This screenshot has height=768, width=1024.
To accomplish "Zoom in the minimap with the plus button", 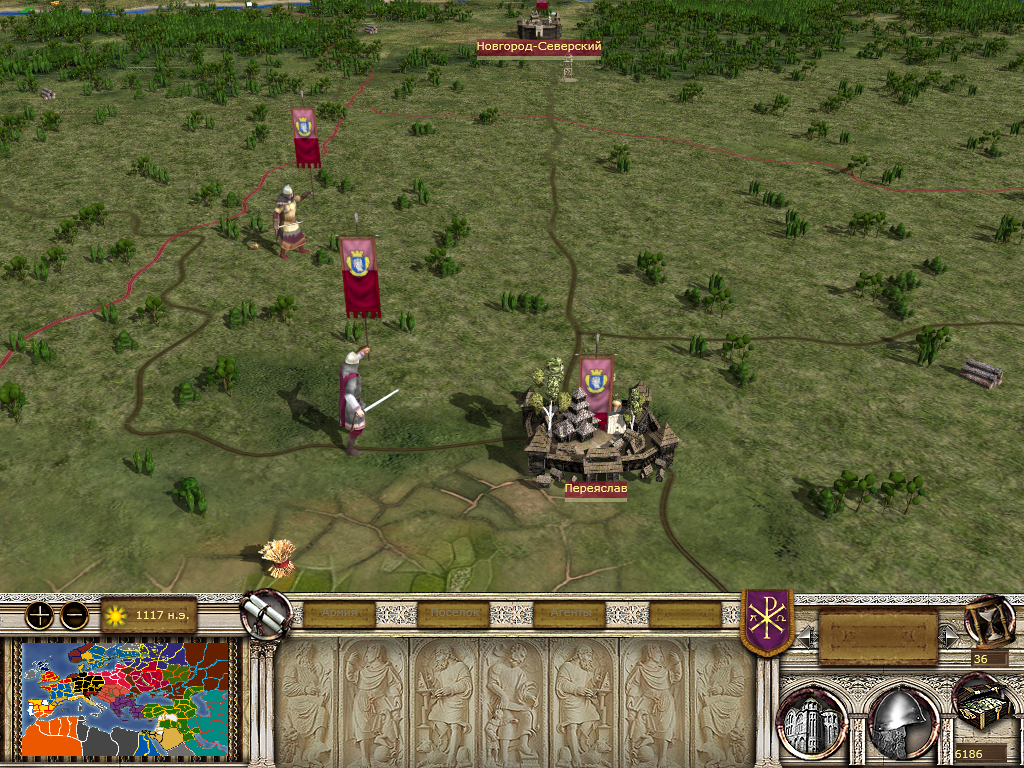I will (x=39, y=615).
